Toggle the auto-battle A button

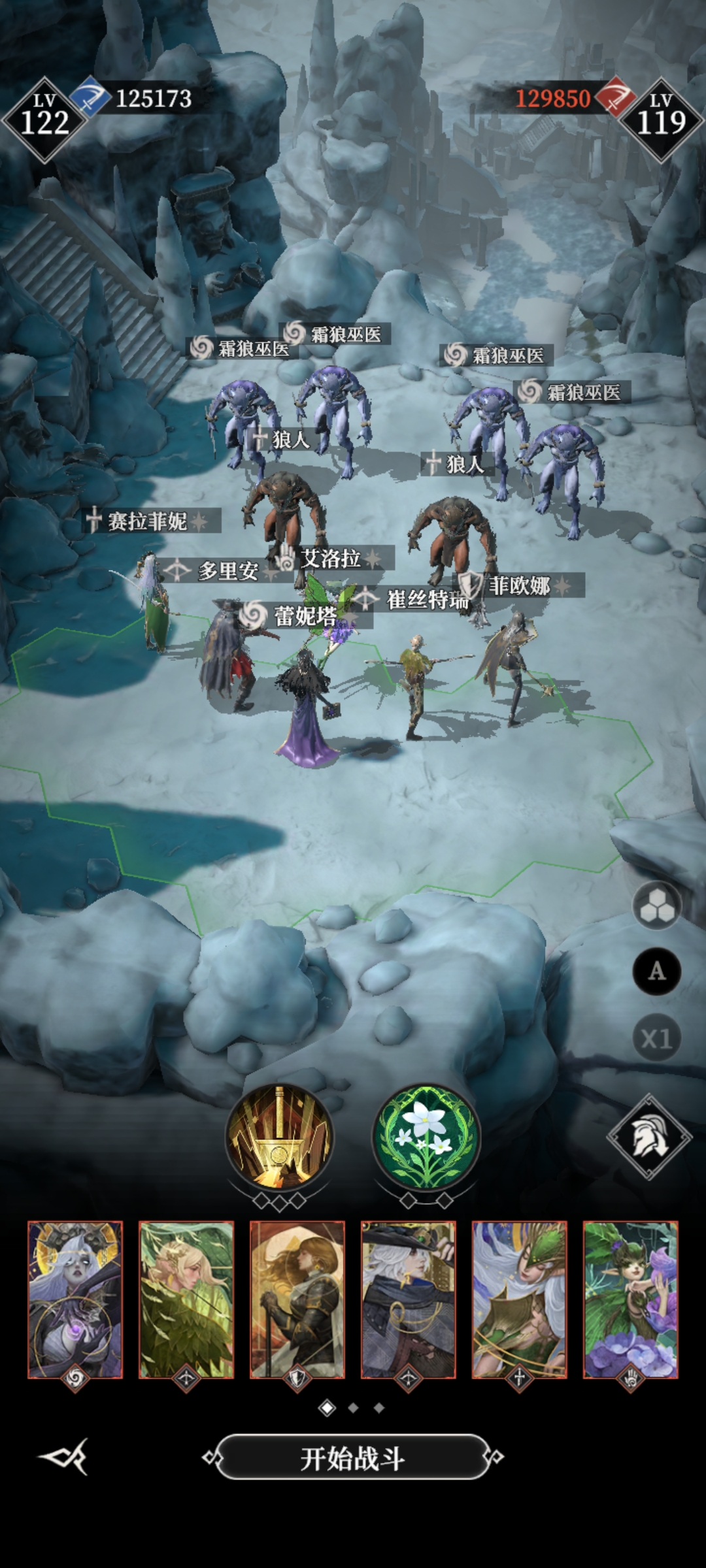point(656,972)
